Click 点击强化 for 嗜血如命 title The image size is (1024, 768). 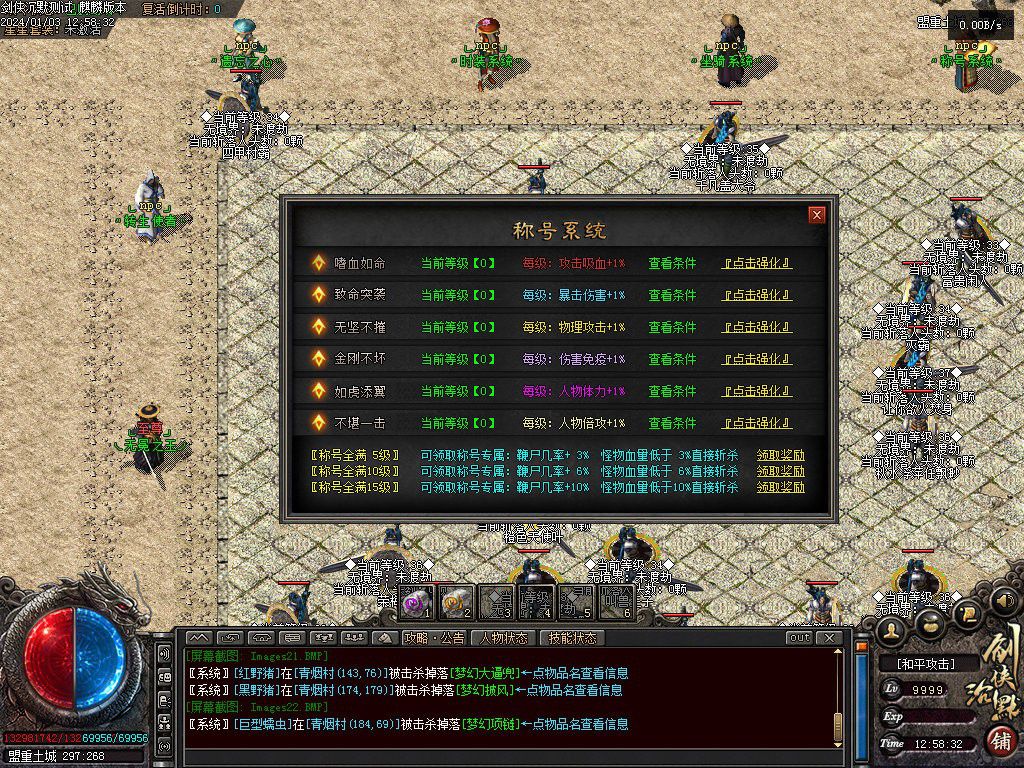coord(757,264)
